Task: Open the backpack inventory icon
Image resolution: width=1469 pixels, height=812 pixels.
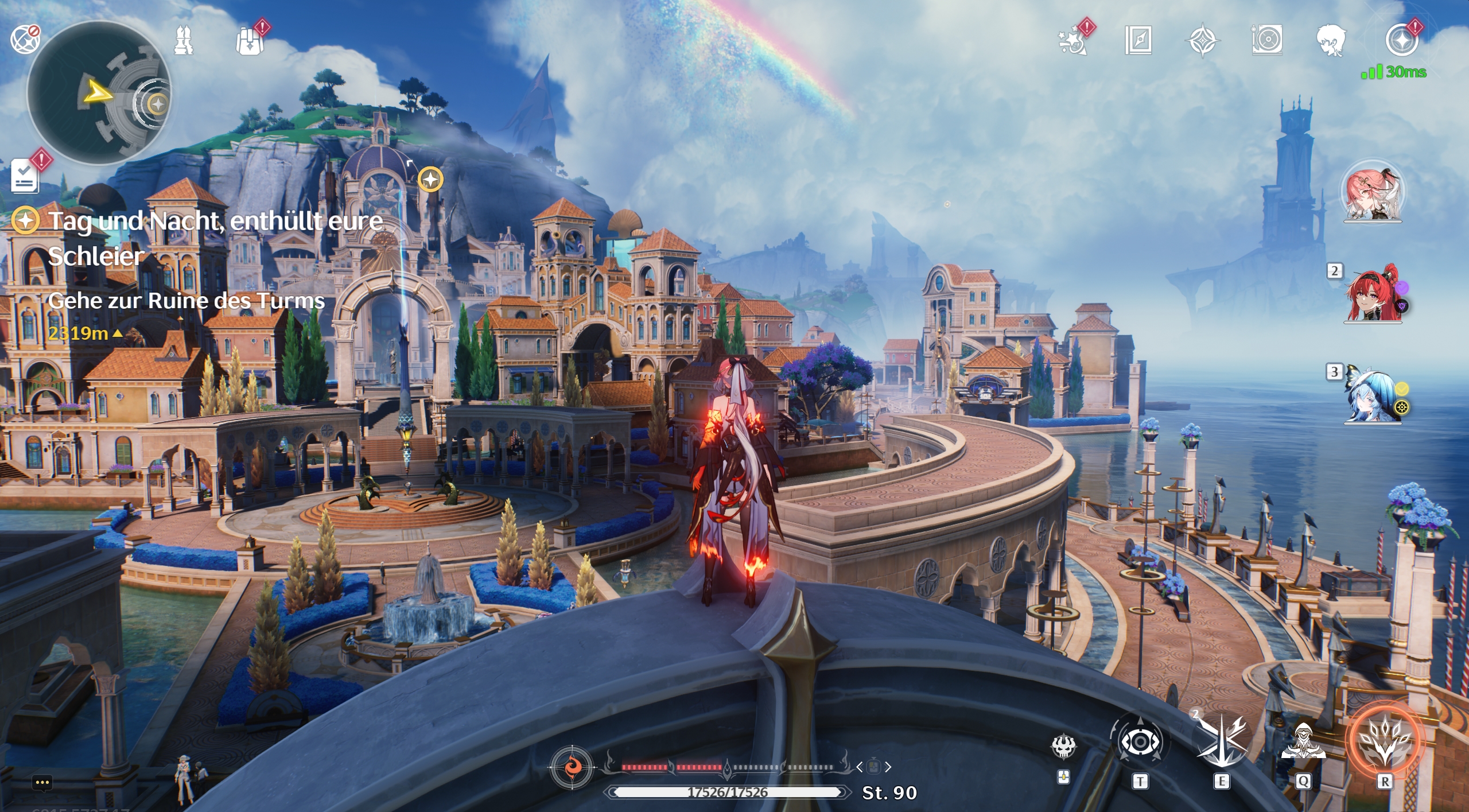Action: [252, 40]
